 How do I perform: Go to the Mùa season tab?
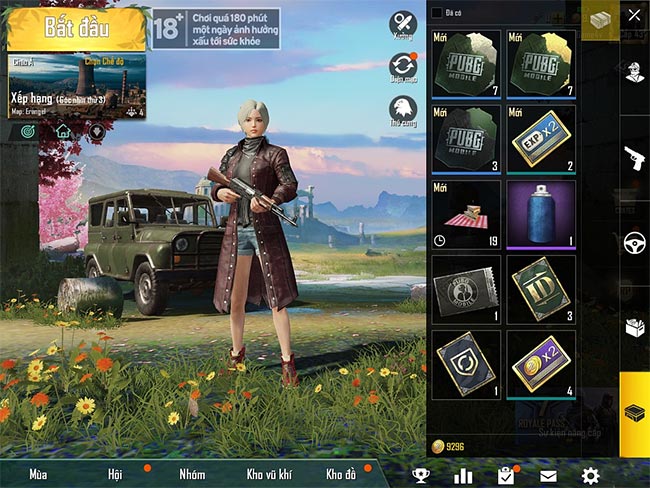pos(39,474)
